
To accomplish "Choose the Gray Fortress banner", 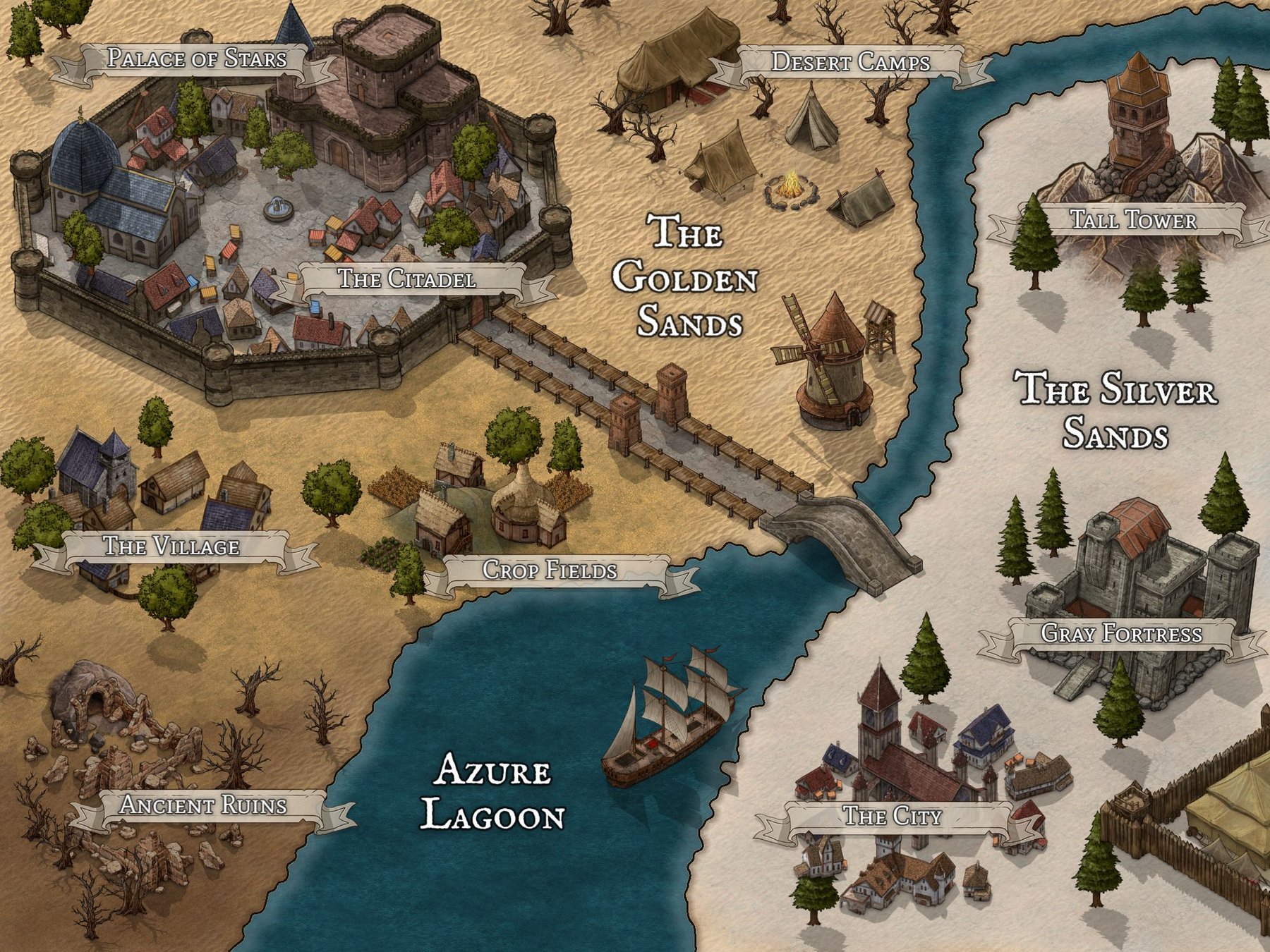I will (x=1121, y=633).
